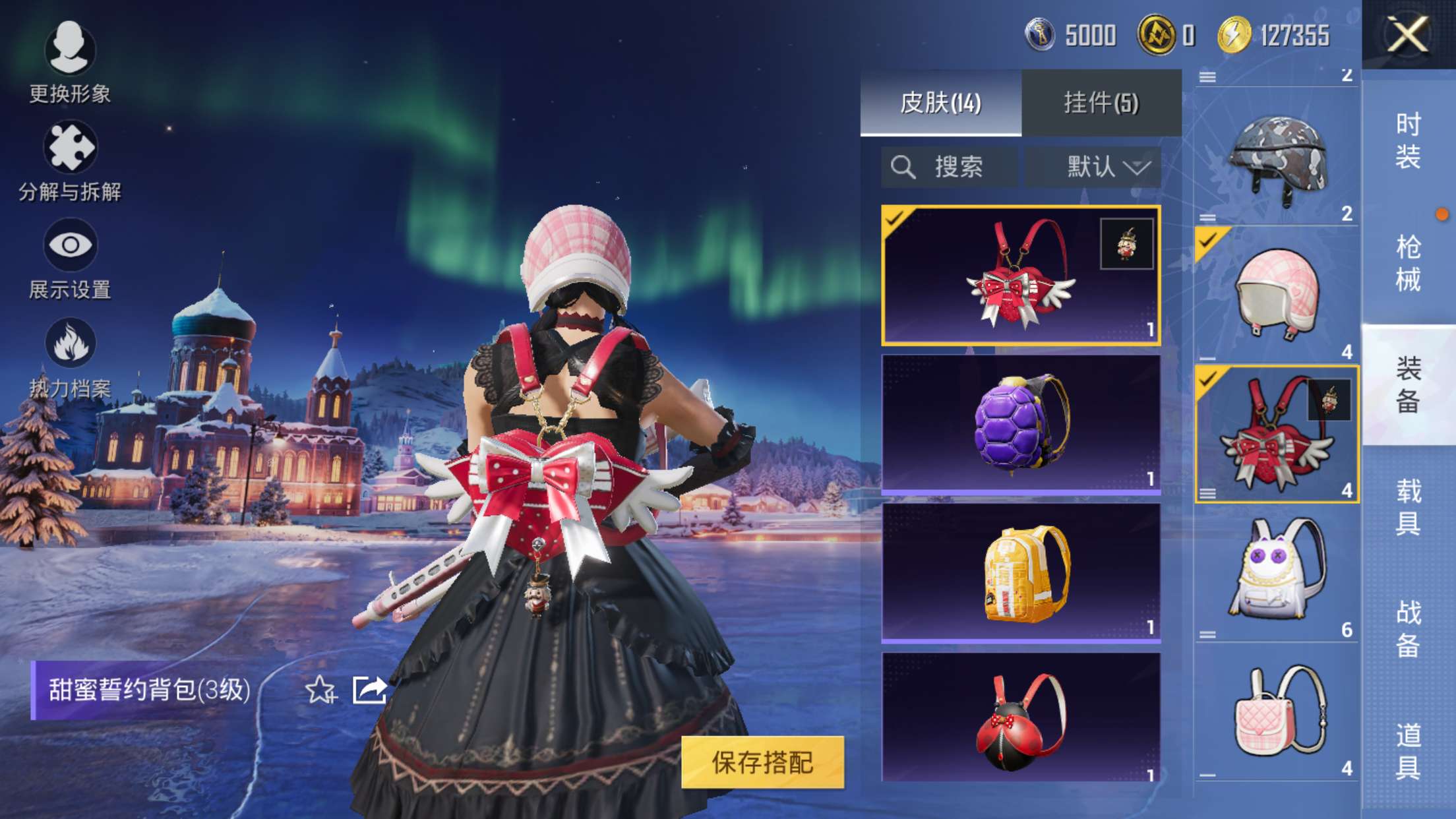This screenshot has width=1456, height=819.
Task: Share the backpack via the share icon
Action: point(369,690)
